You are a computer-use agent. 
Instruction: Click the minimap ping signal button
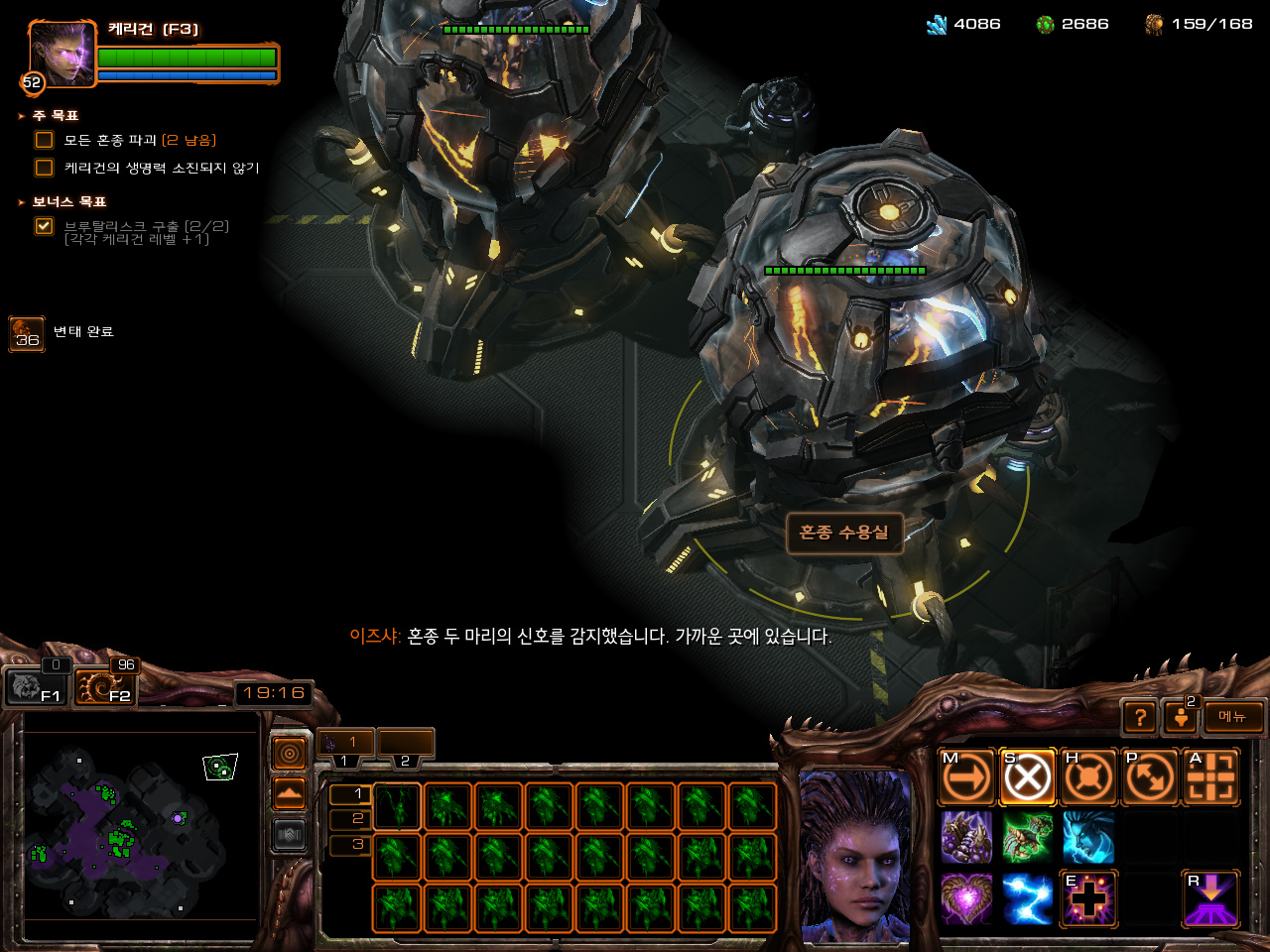pos(290,755)
